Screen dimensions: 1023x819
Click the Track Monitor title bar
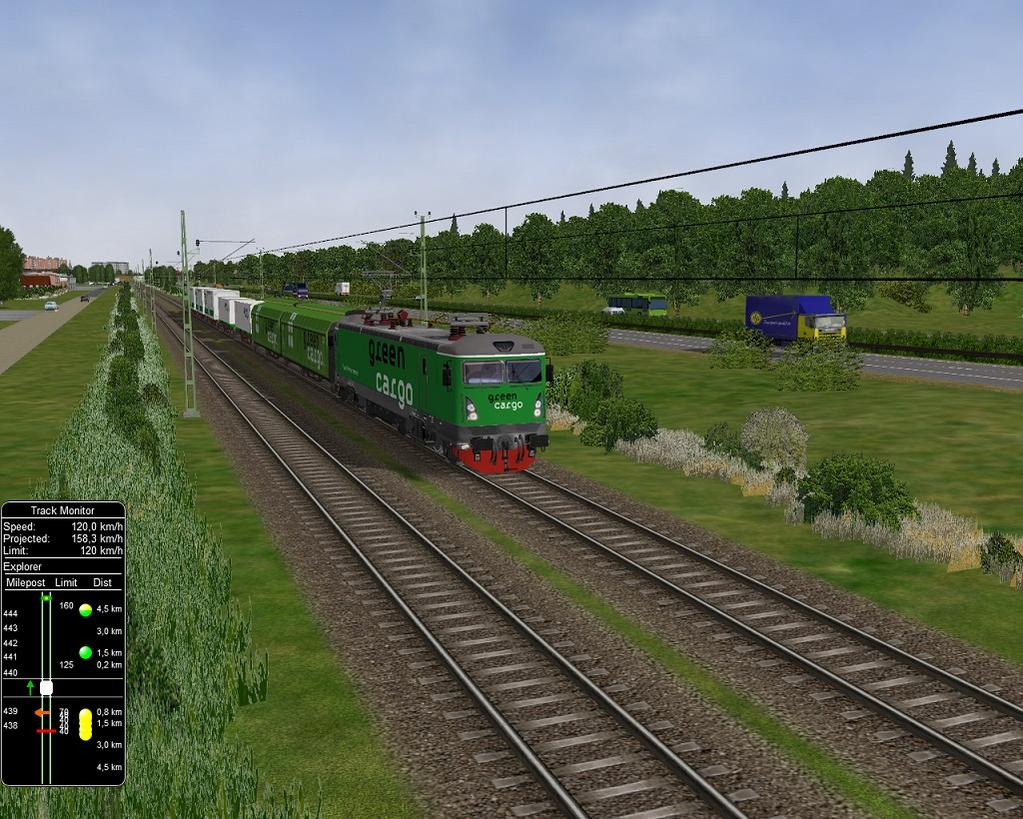pos(63,510)
